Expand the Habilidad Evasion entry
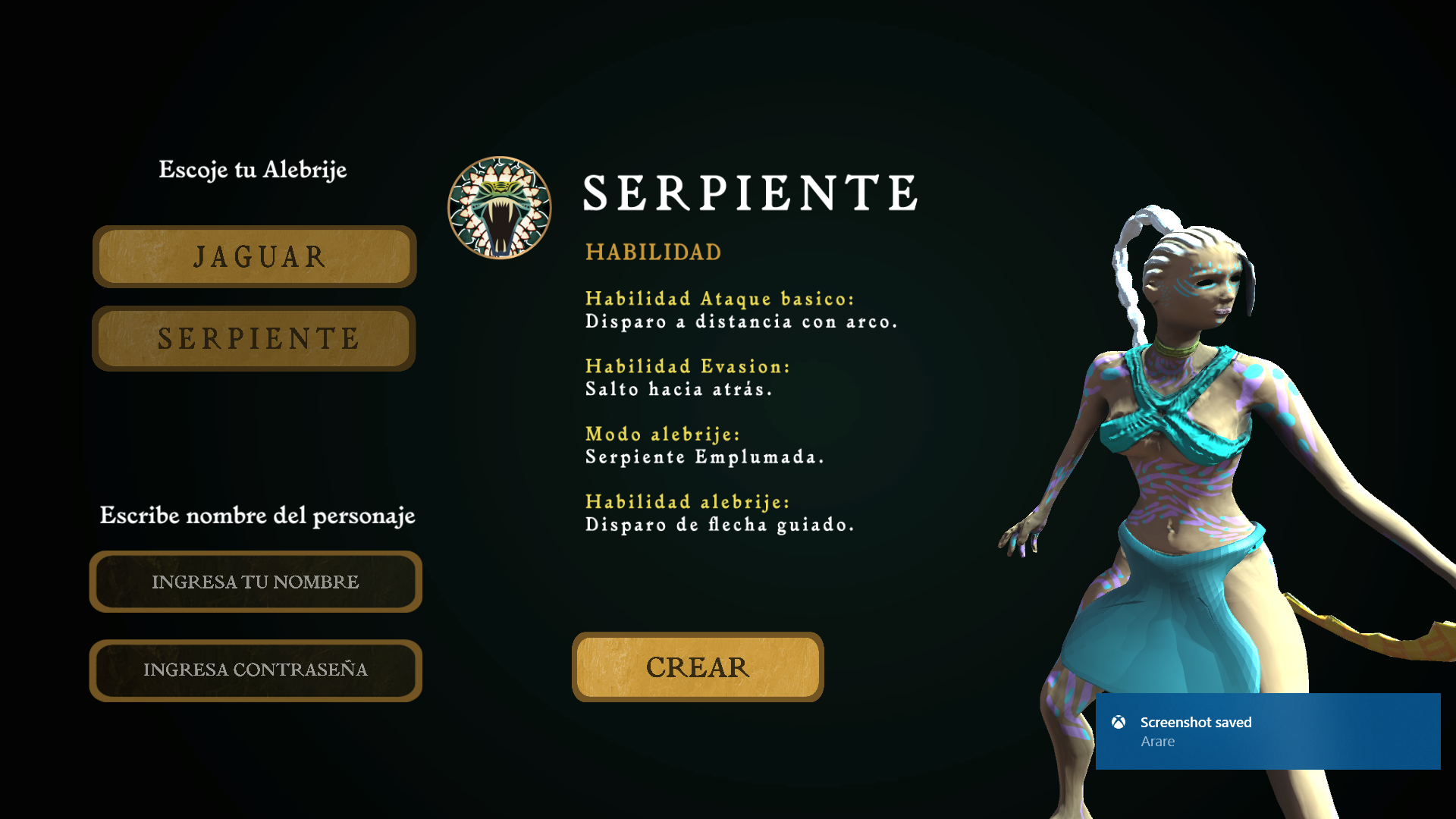This screenshot has width=1456, height=819. click(x=686, y=367)
